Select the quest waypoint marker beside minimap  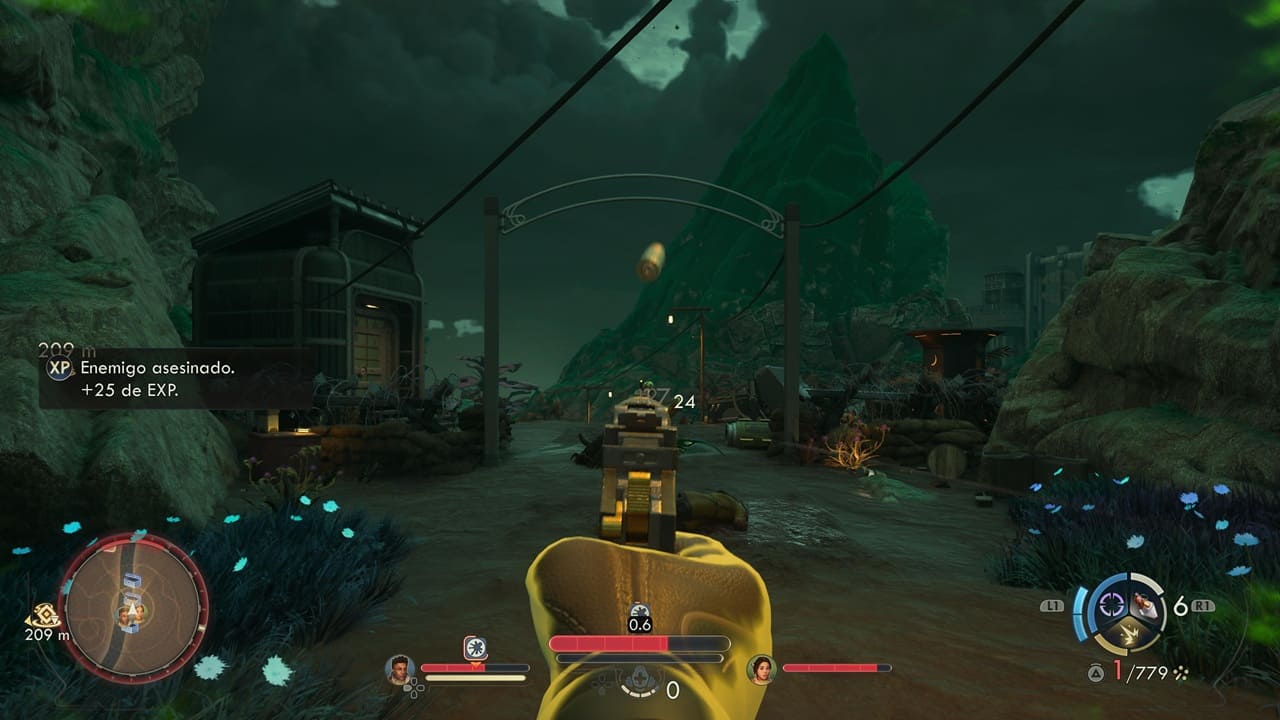pyautogui.click(x=43, y=616)
